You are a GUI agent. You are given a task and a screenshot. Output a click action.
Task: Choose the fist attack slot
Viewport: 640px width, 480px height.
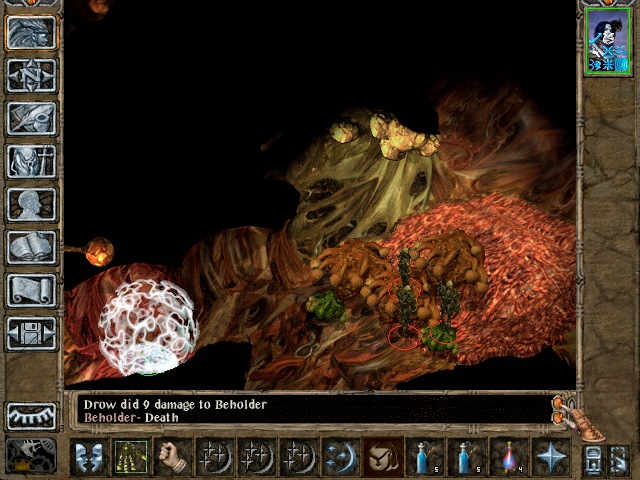pyautogui.click(x=173, y=458)
